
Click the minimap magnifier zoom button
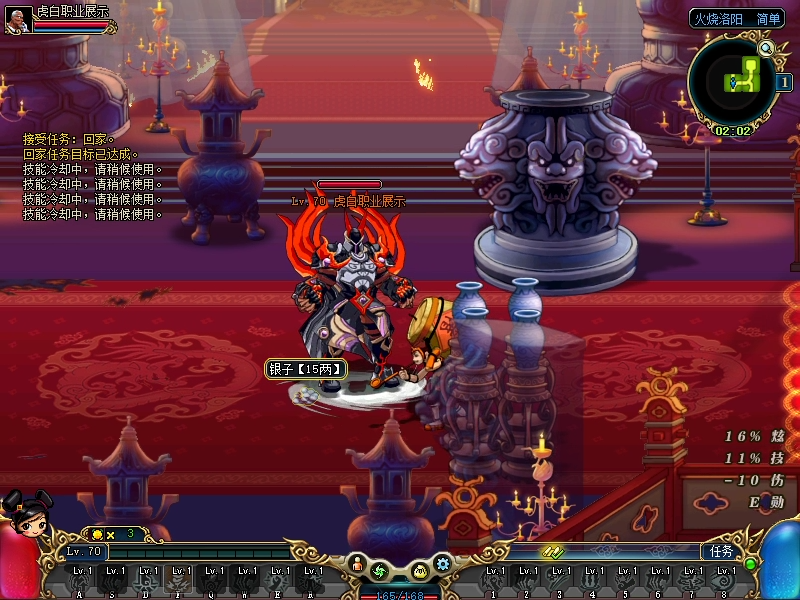tap(767, 48)
